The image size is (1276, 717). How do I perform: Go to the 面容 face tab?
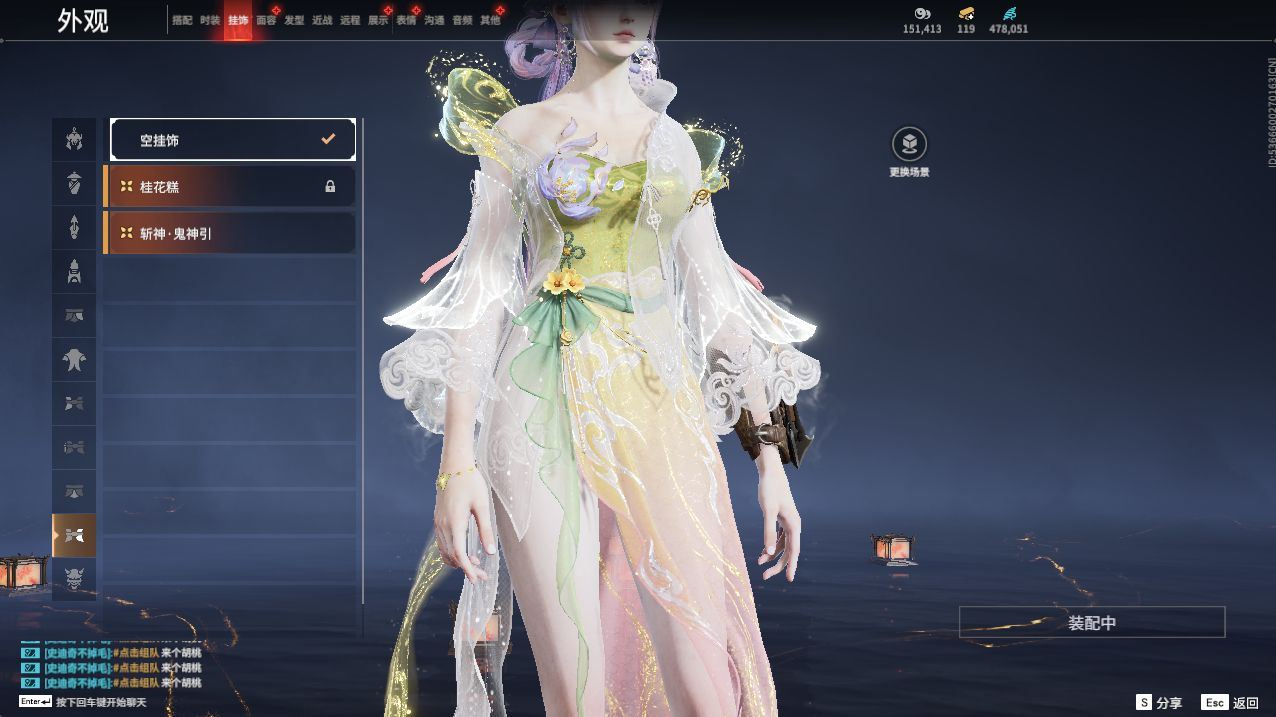click(x=266, y=20)
